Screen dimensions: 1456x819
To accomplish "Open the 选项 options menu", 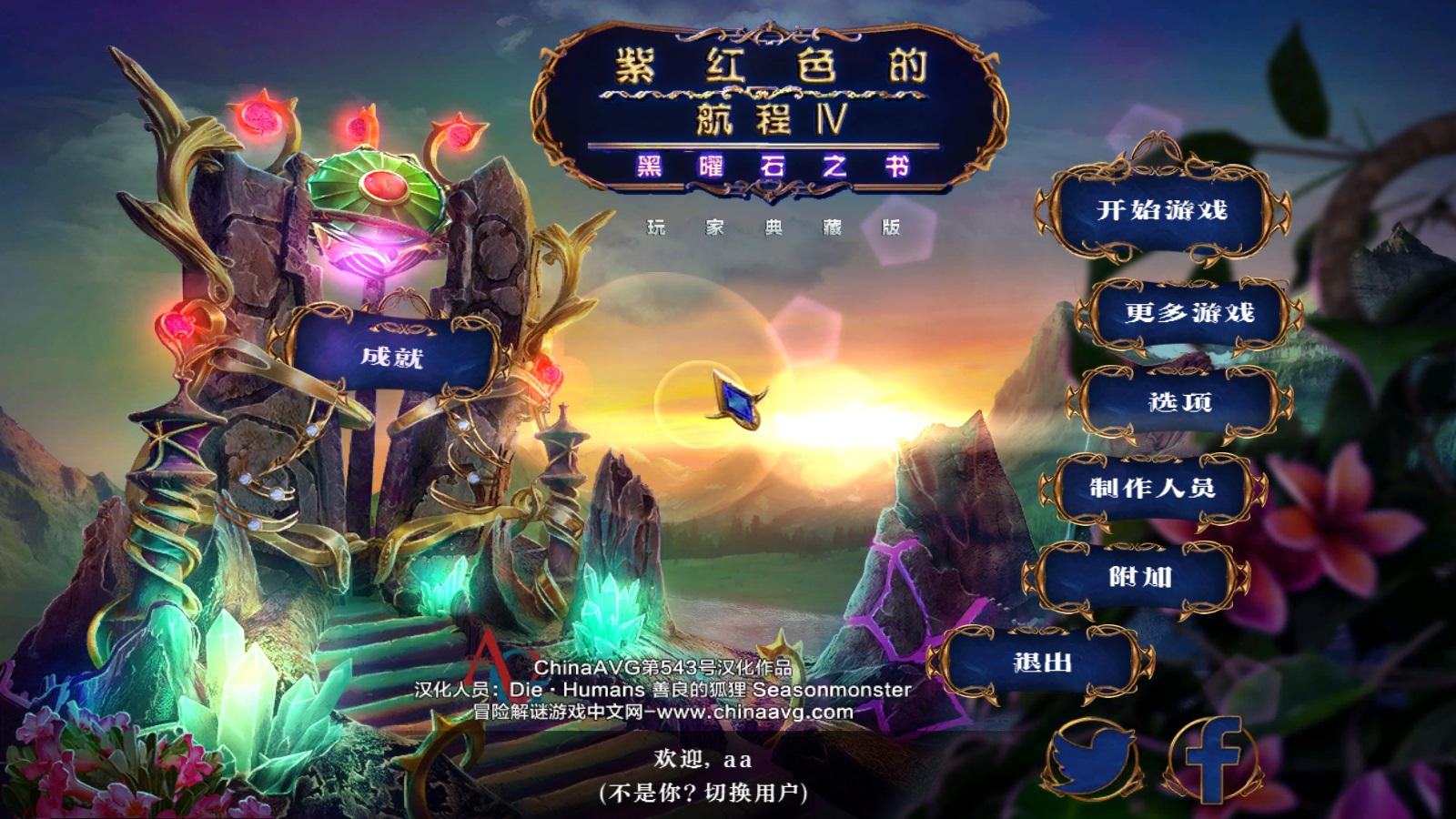I will [x=1179, y=401].
